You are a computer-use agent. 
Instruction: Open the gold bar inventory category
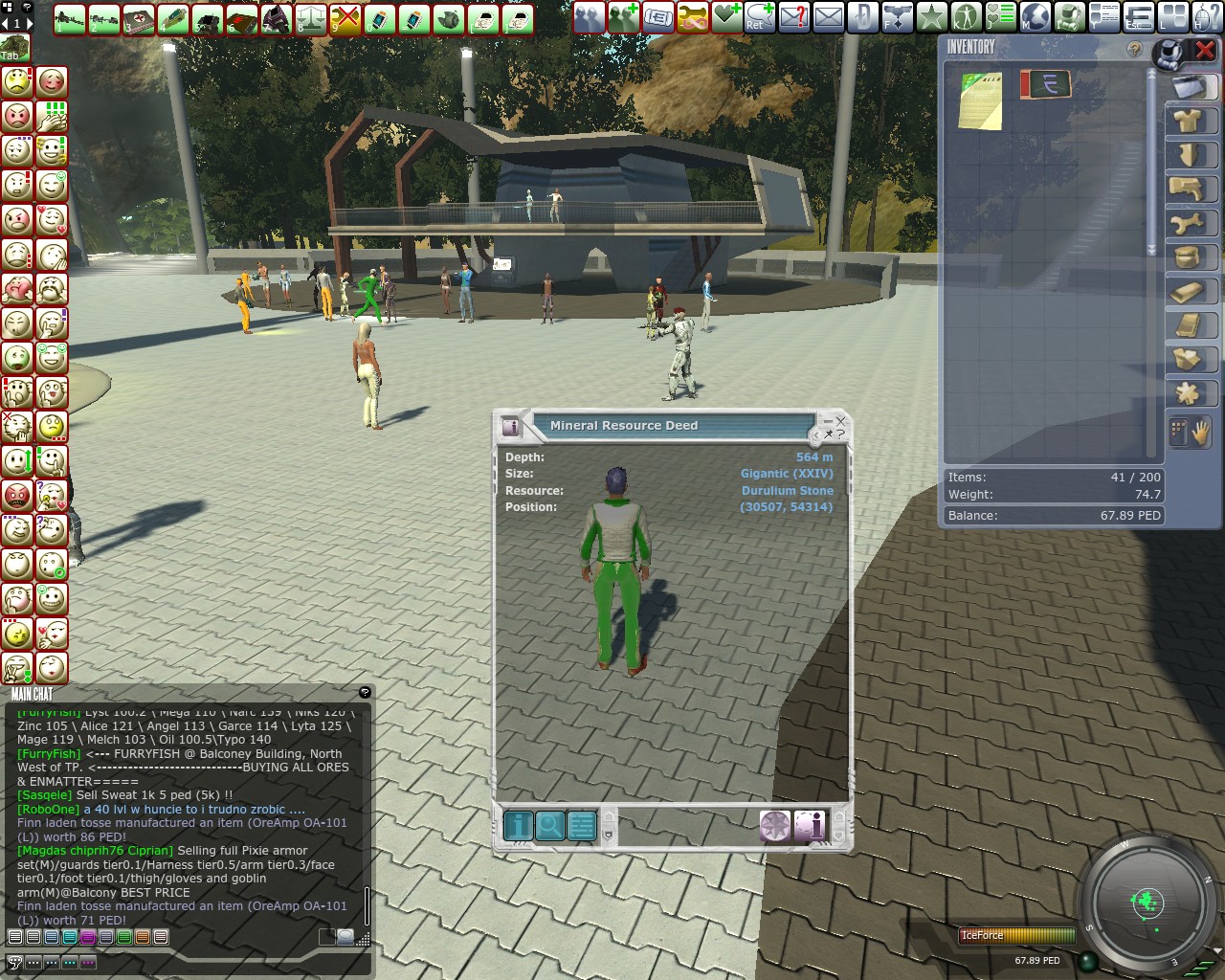1188,291
